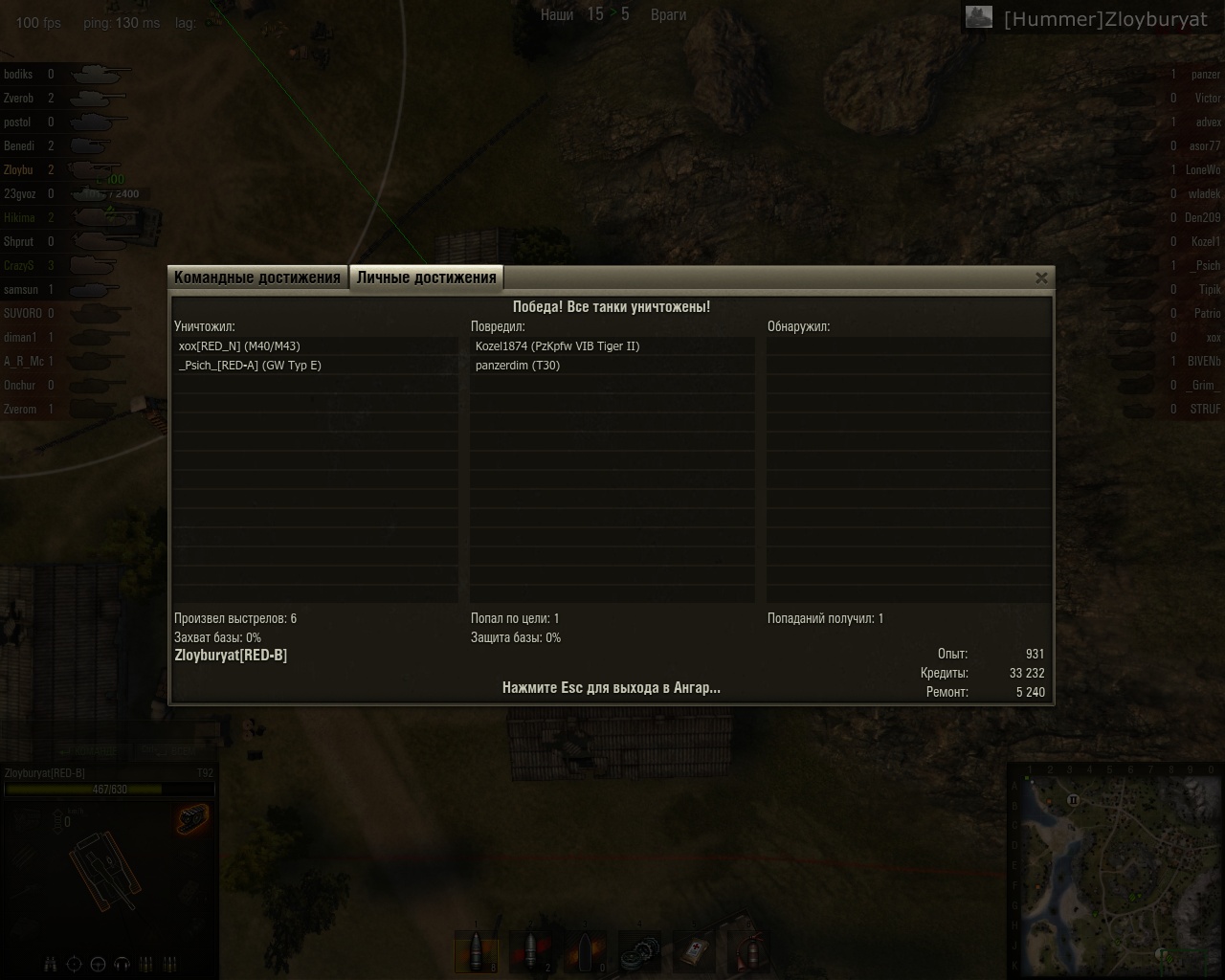The image size is (1225, 980).
Task: Use the repair kit gears consumable
Action: 640,952
